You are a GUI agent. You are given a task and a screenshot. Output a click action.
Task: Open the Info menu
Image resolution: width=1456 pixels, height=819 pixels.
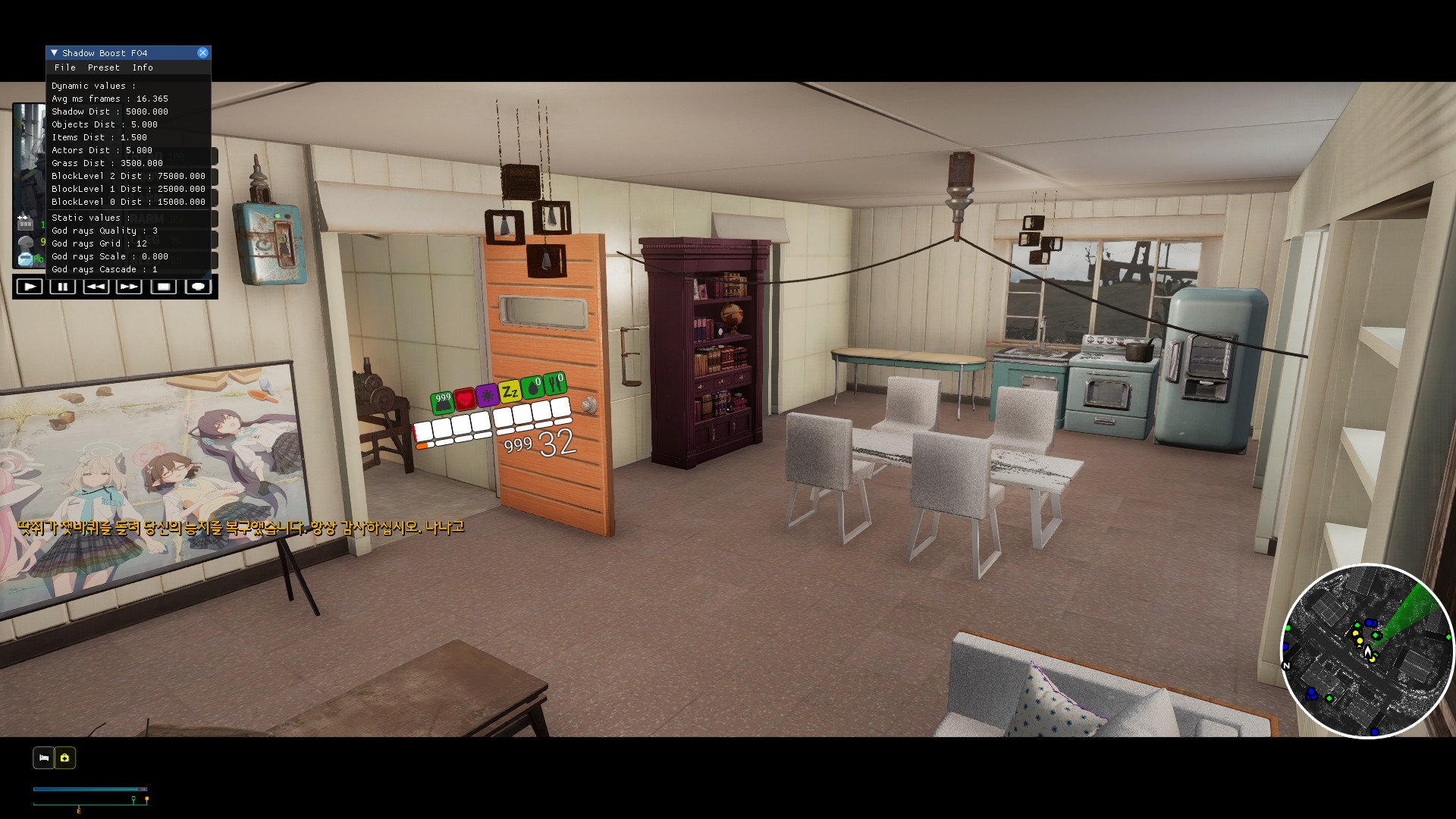point(143,67)
